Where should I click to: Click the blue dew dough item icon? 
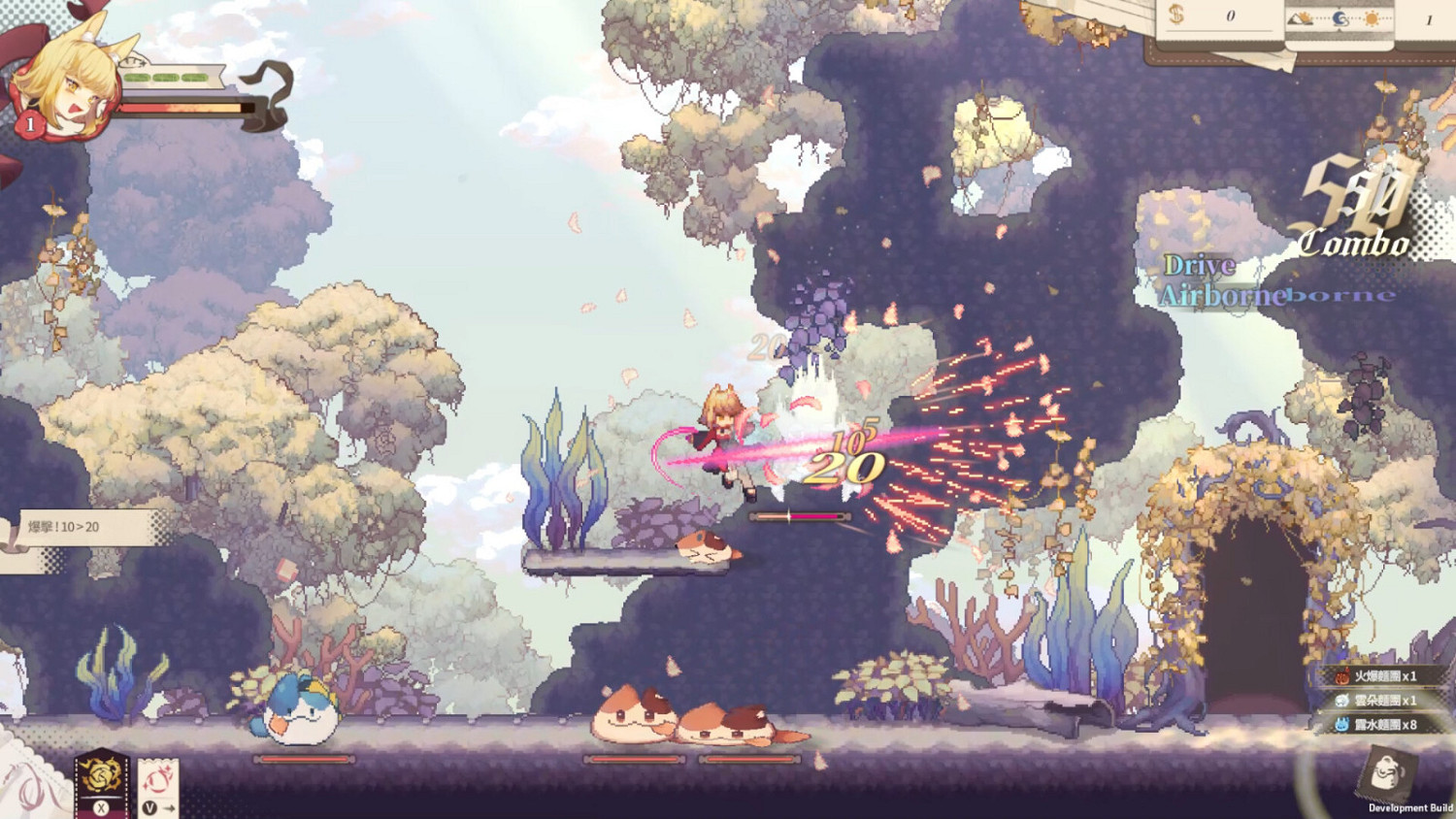click(1342, 725)
